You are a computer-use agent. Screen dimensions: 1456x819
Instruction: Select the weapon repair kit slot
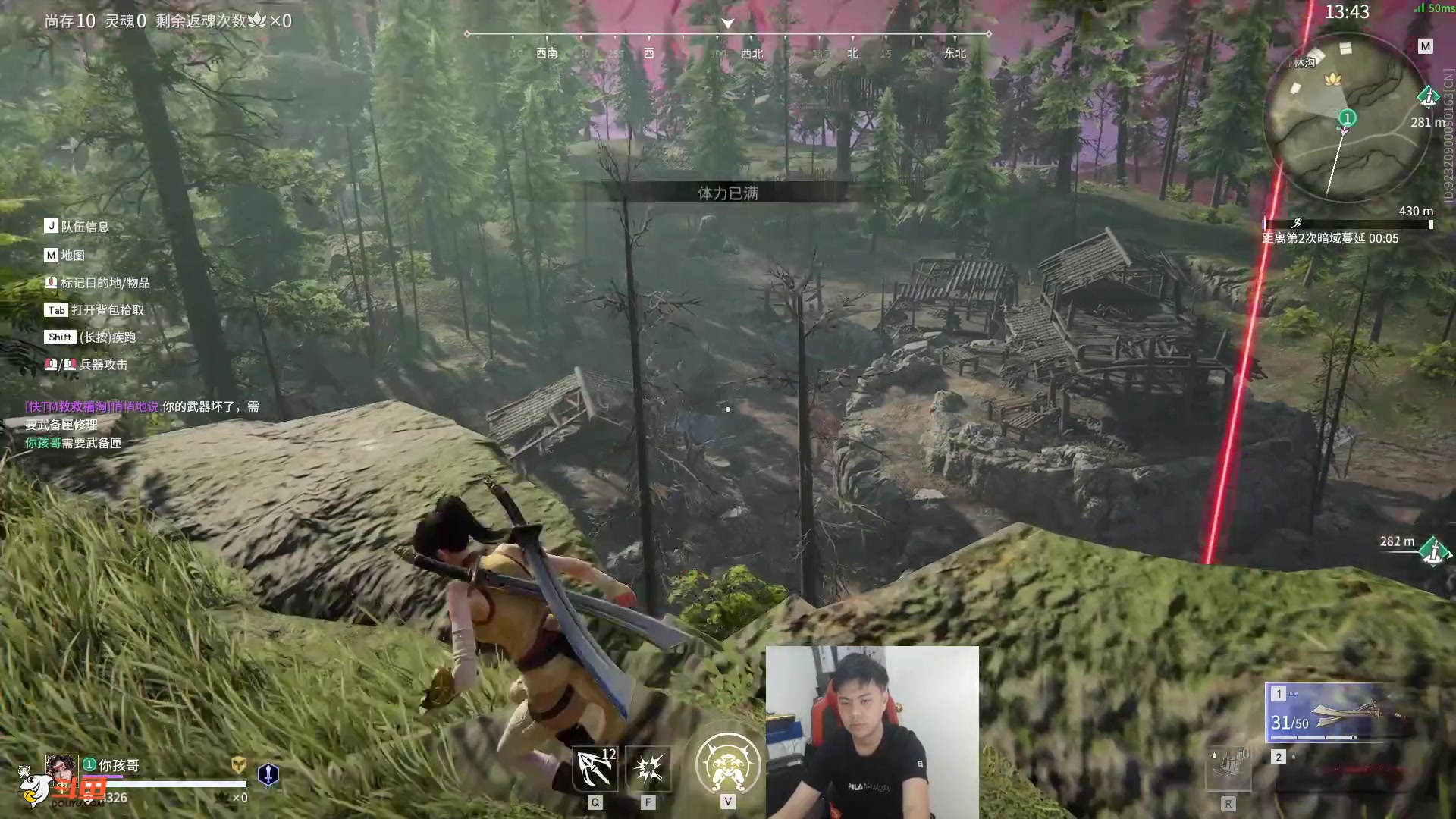click(x=1228, y=769)
